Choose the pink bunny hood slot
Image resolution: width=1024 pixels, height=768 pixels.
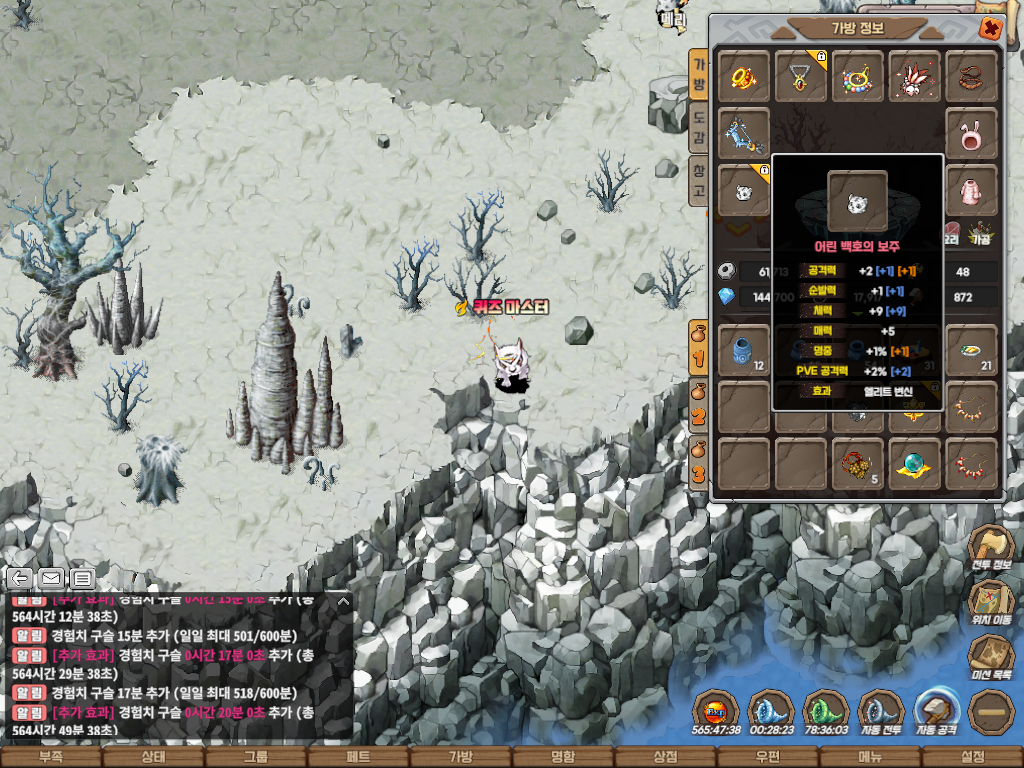click(x=971, y=134)
